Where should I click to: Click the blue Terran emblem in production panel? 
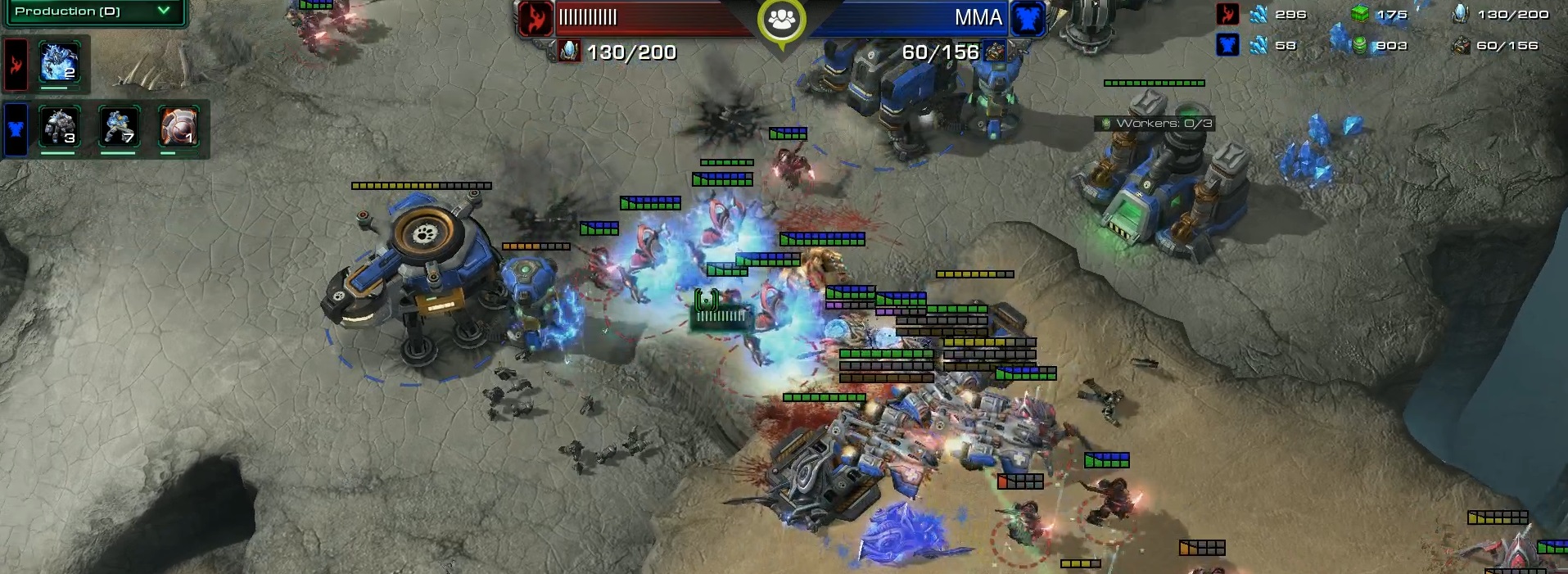click(x=16, y=129)
